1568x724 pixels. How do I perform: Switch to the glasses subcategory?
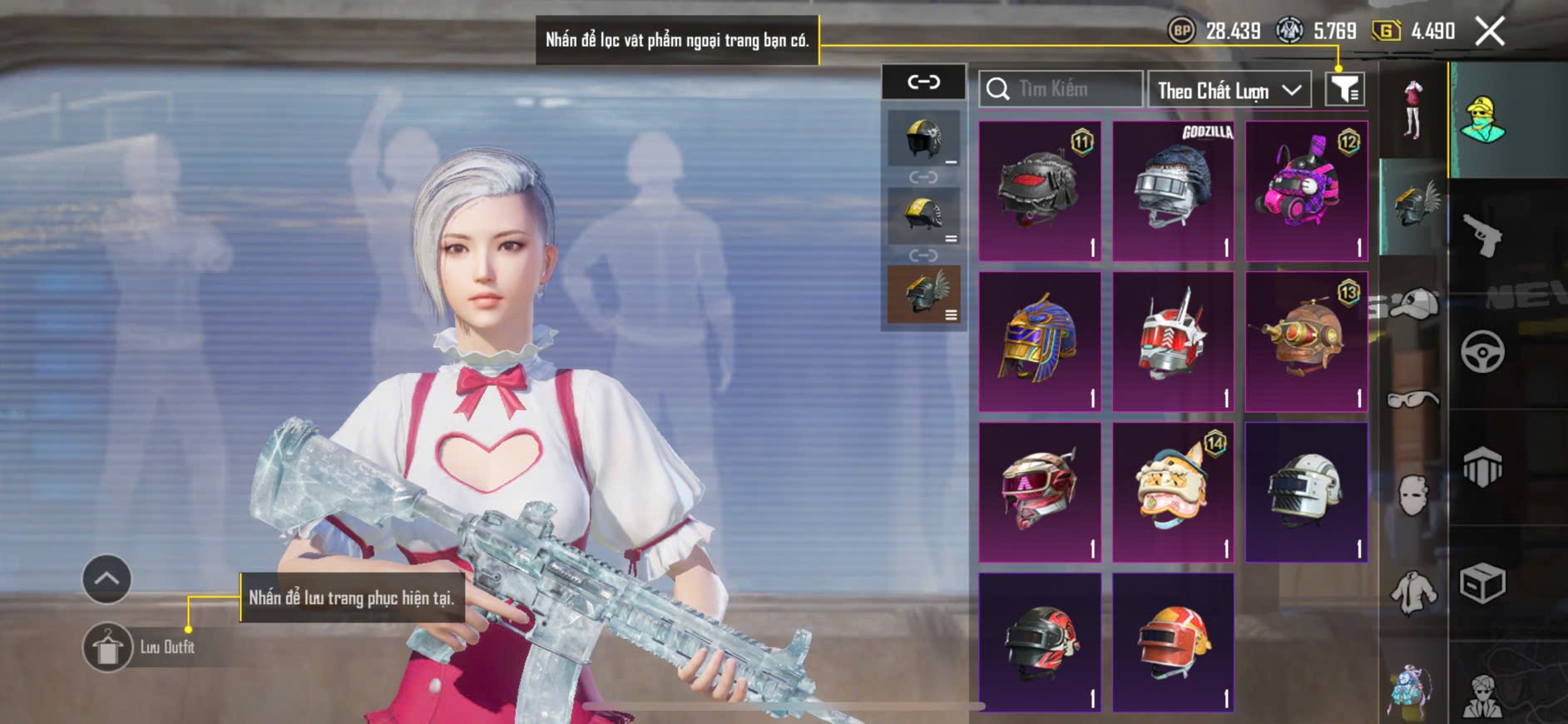(1412, 400)
